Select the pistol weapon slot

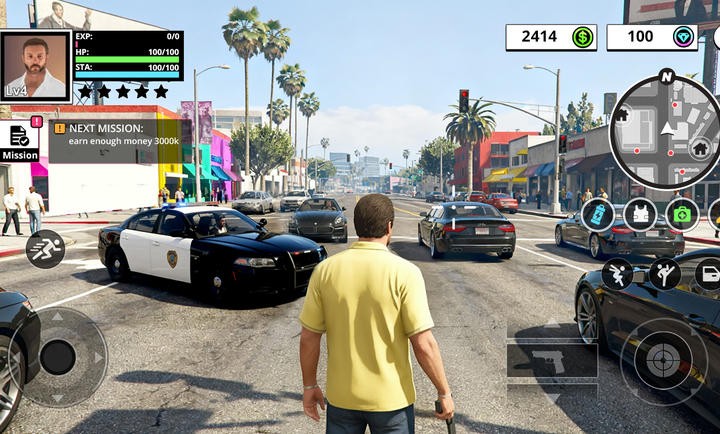(552, 360)
